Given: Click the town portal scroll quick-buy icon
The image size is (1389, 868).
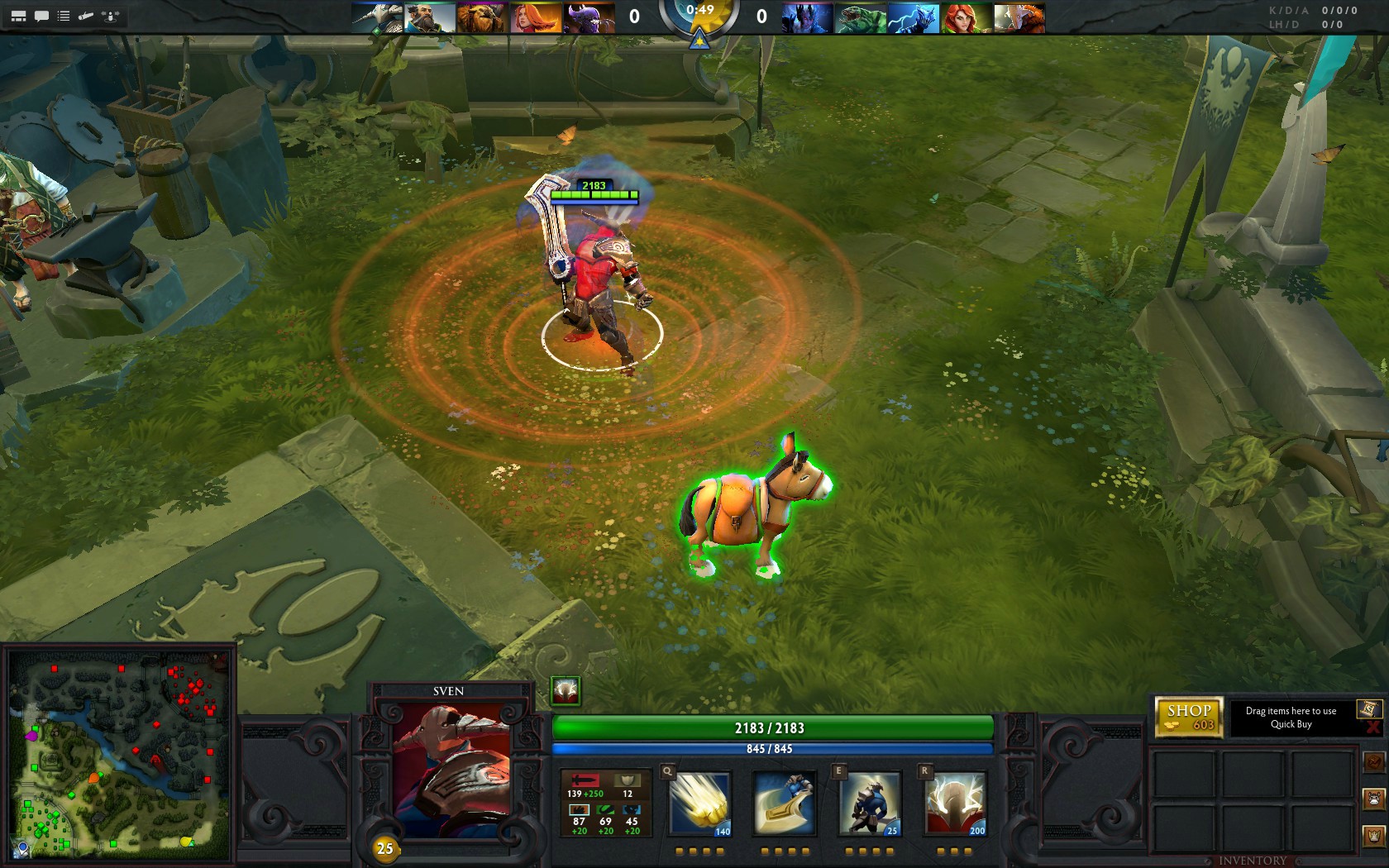Looking at the screenshot, I should pos(1368,709).
